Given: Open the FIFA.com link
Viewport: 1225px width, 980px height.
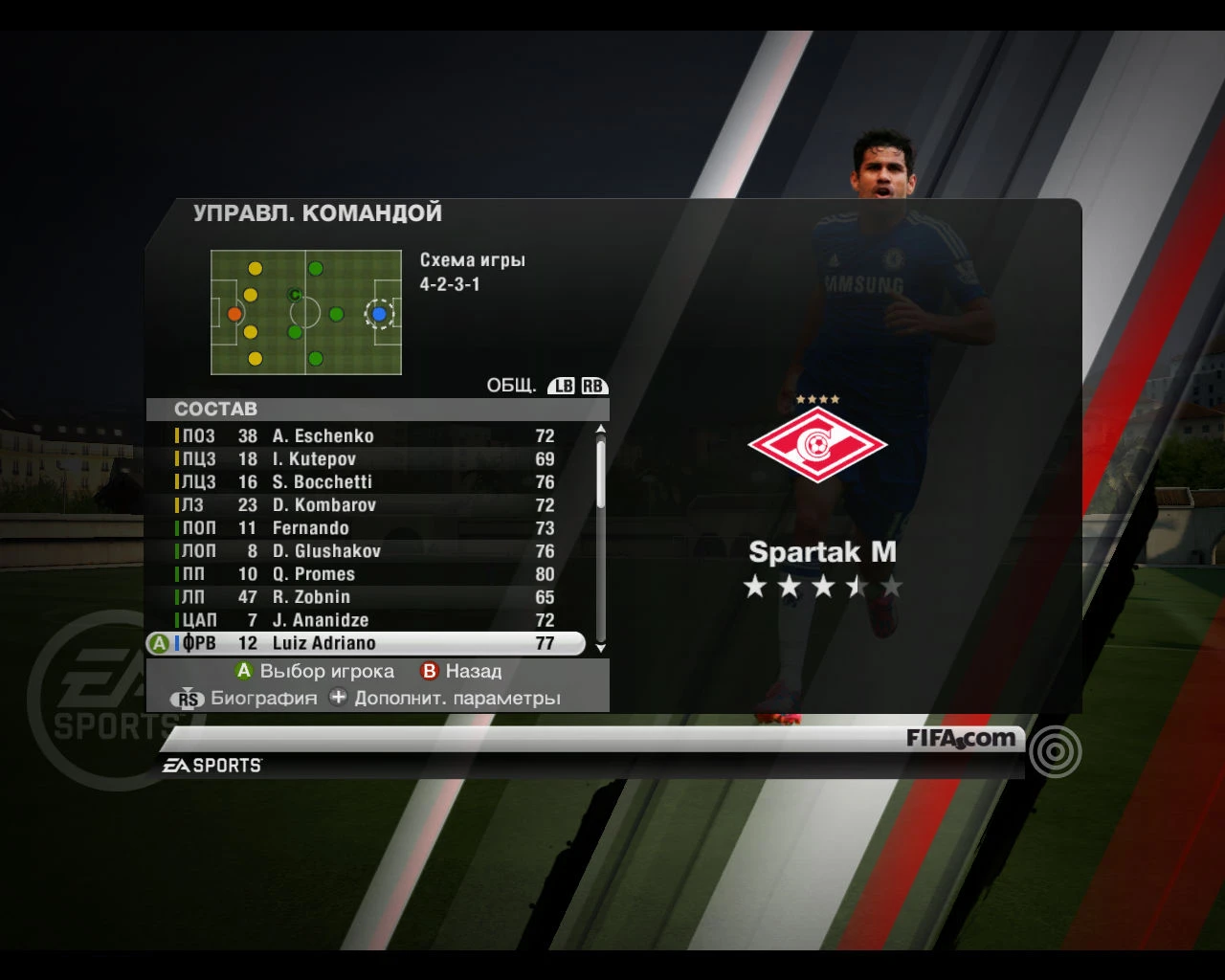Looking at the screenshot, I should click(x=960, y=739).
